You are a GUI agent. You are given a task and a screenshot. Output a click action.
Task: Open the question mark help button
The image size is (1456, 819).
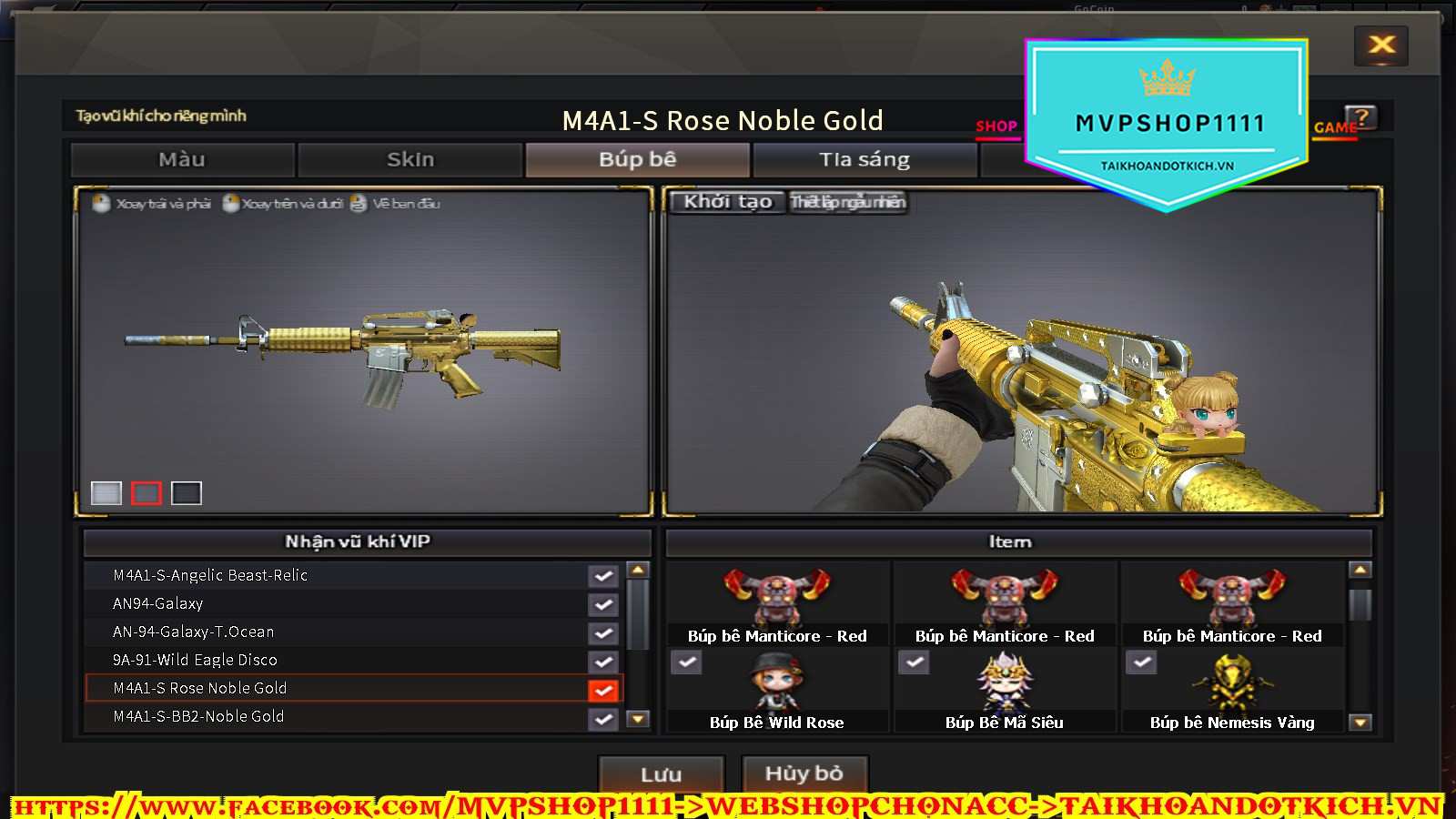click(x=1362, y=117)
